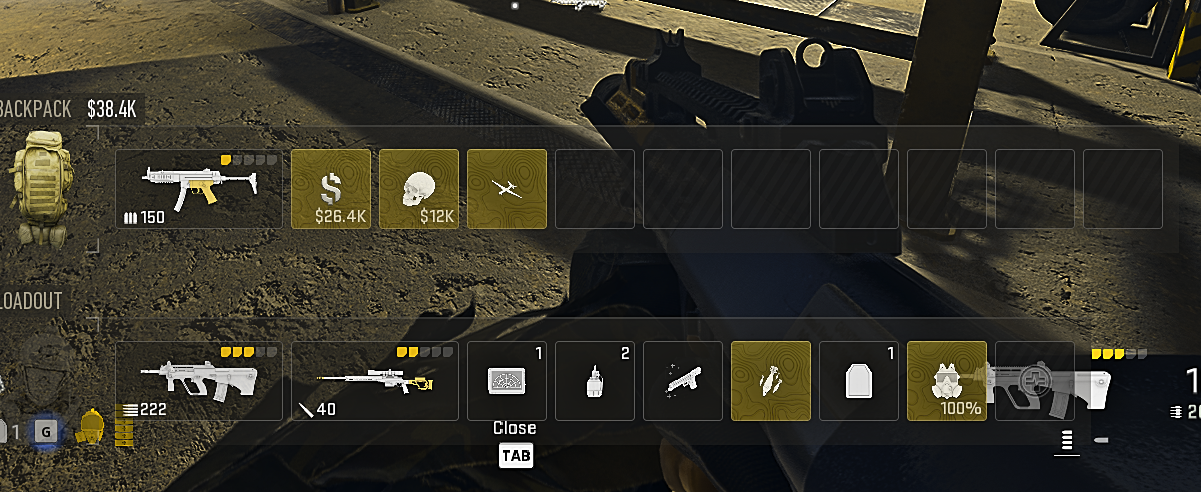Choose the sniper rifle loadout slot
The width and height of the screenshot is (1201, 492).
tap(375, 381)
